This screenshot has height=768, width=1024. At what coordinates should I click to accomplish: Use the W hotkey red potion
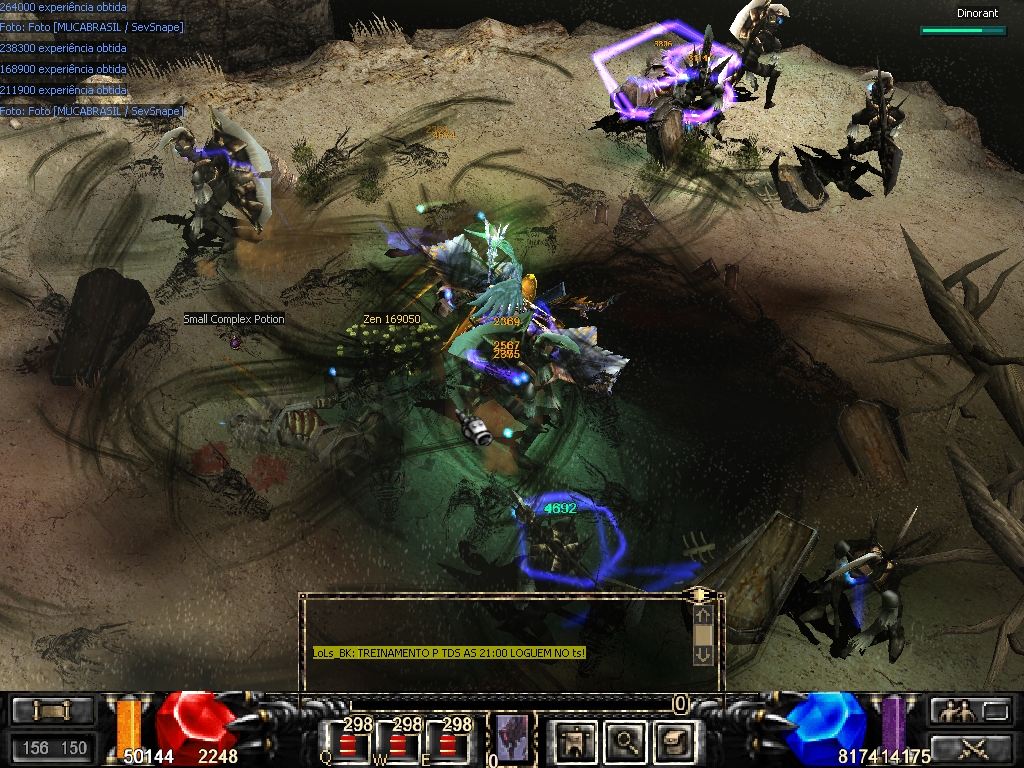click(x=400, y=743)
